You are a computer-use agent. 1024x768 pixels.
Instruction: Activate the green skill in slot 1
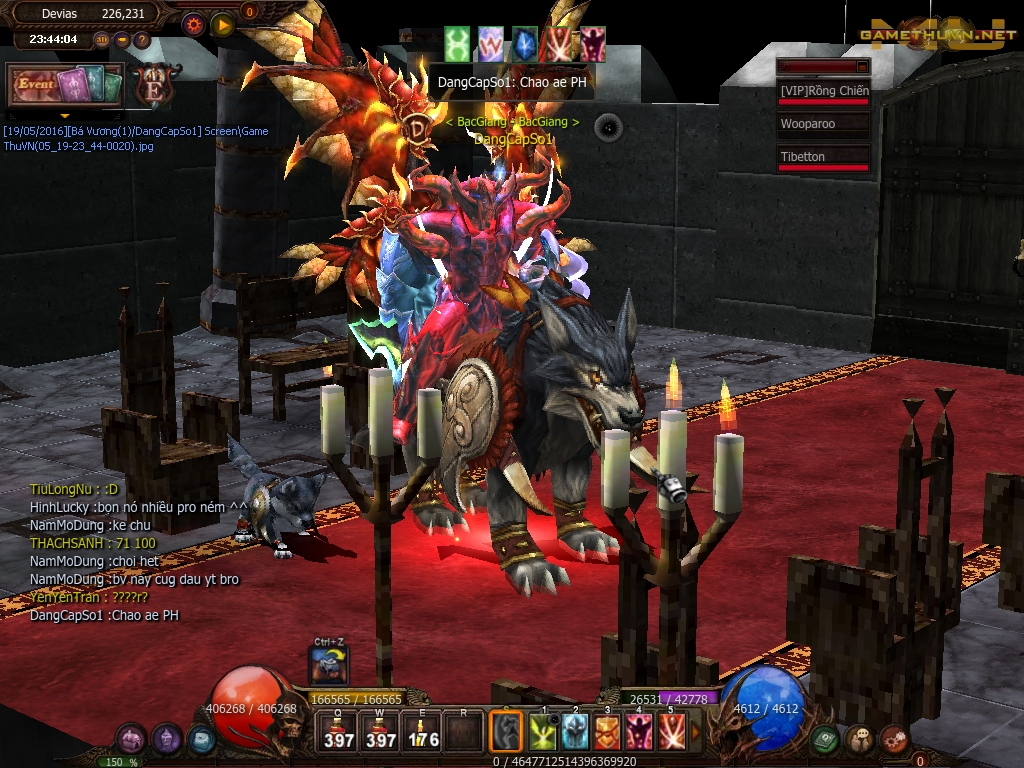[543, 732]
